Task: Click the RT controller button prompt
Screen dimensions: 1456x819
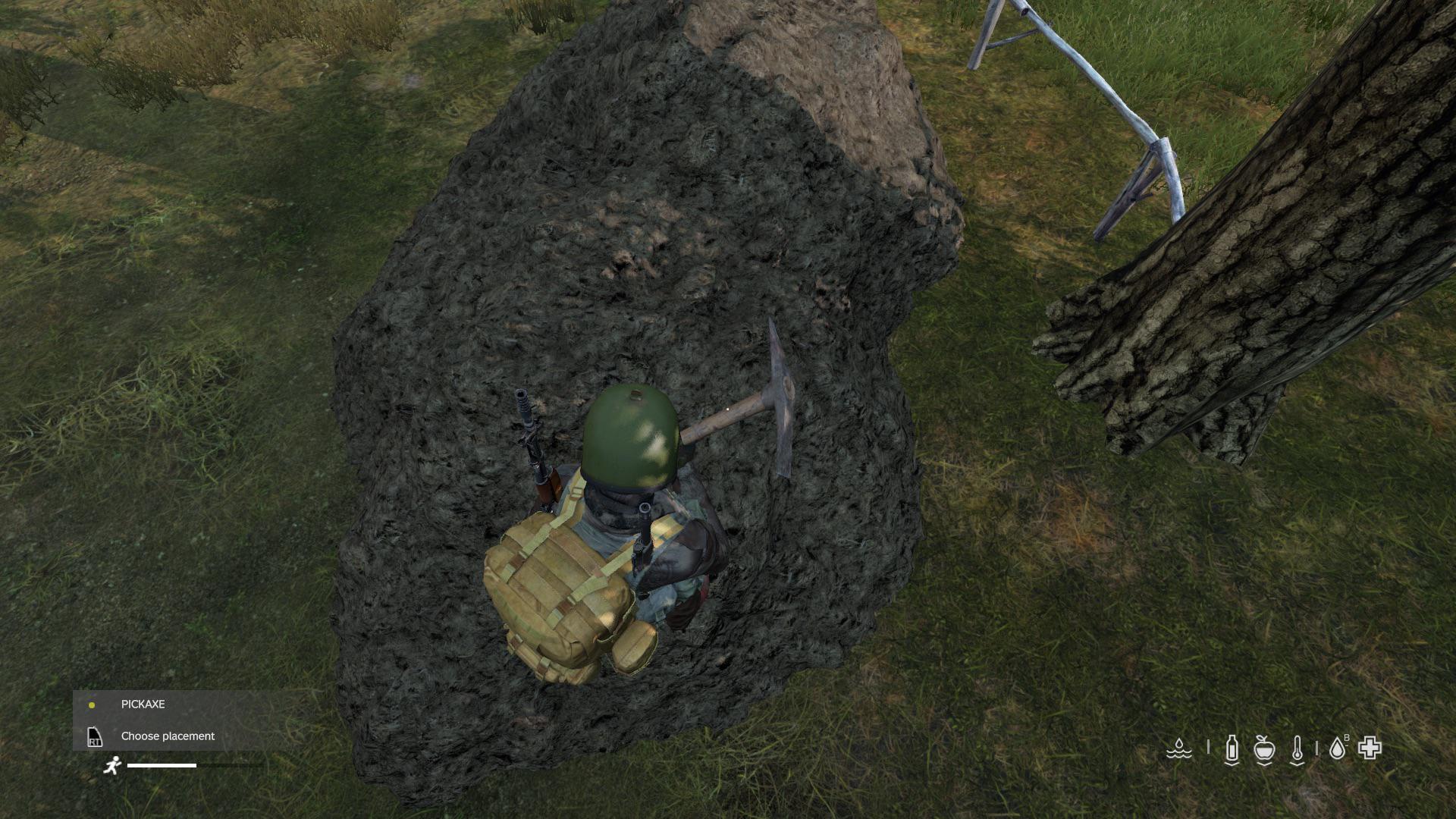Action: (x=94, y=736)
